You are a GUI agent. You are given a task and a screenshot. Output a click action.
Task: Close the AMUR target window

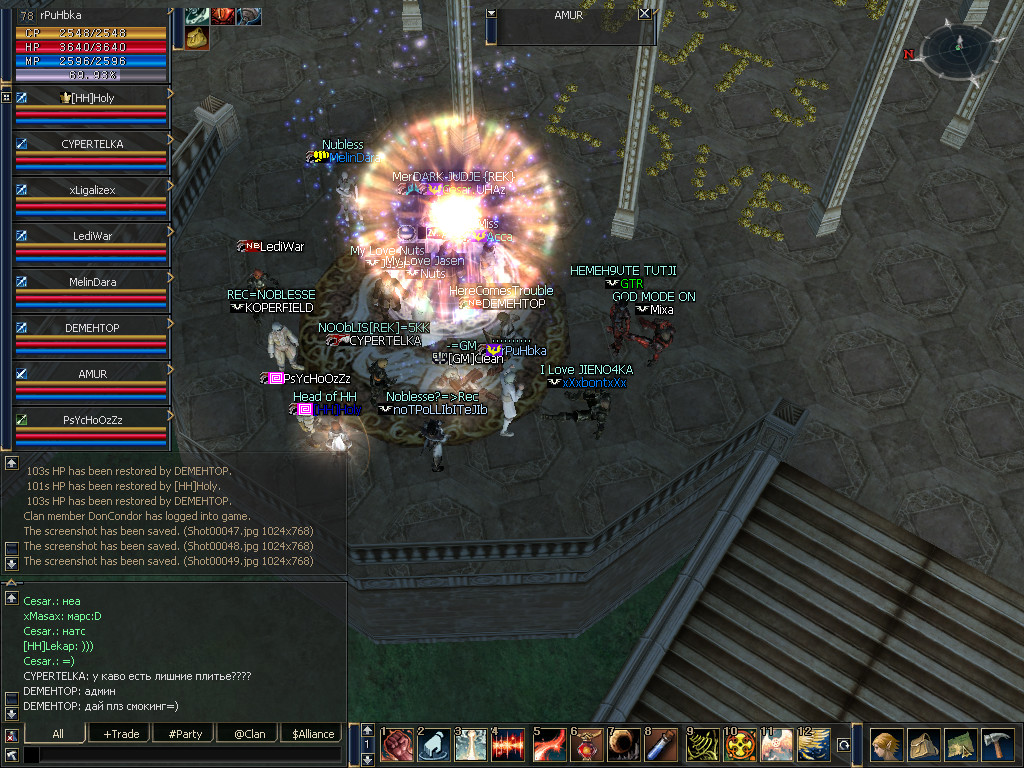pos(644,14)
